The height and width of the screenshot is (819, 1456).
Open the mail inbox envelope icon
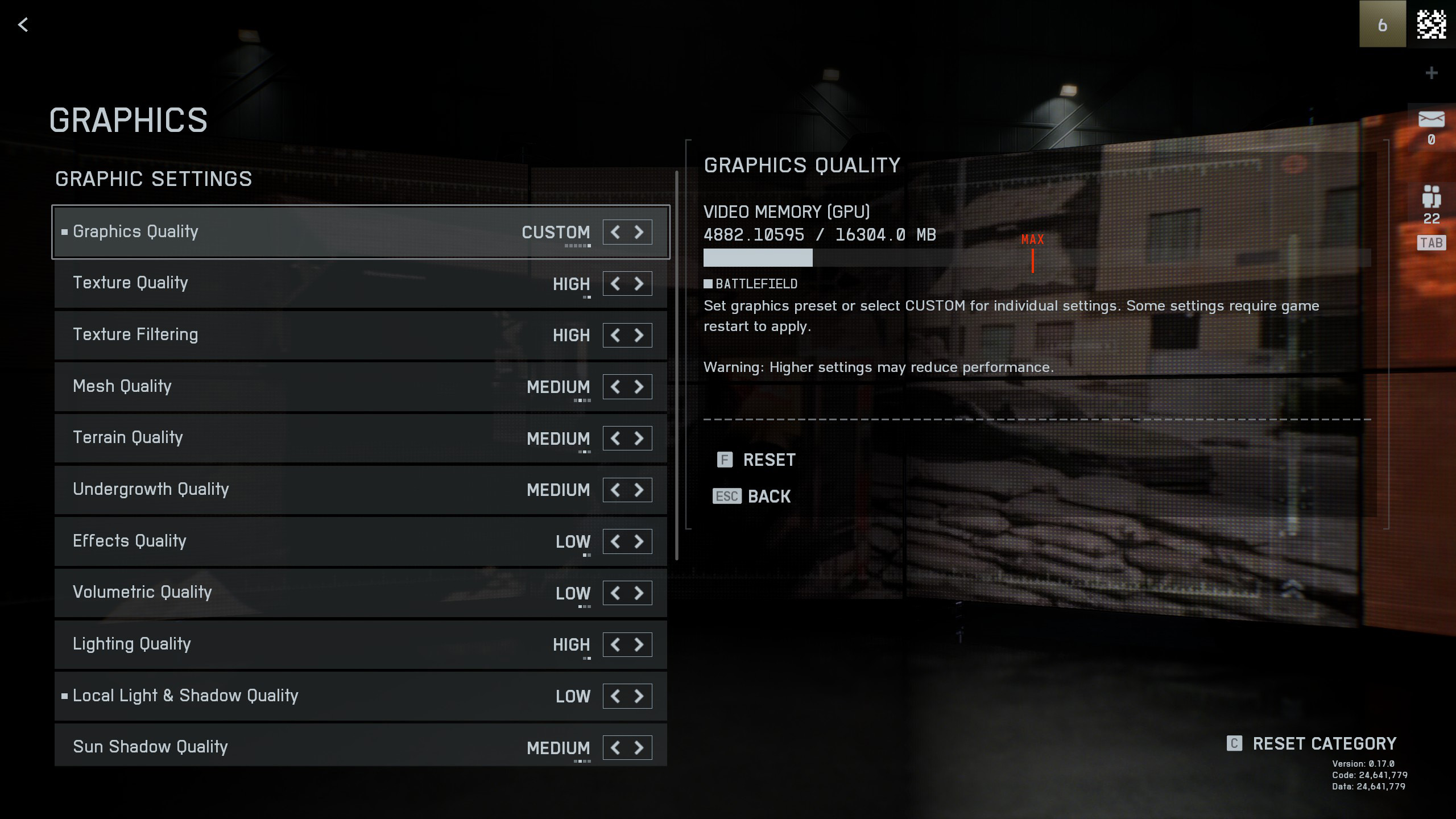[x=1431, y=120]
